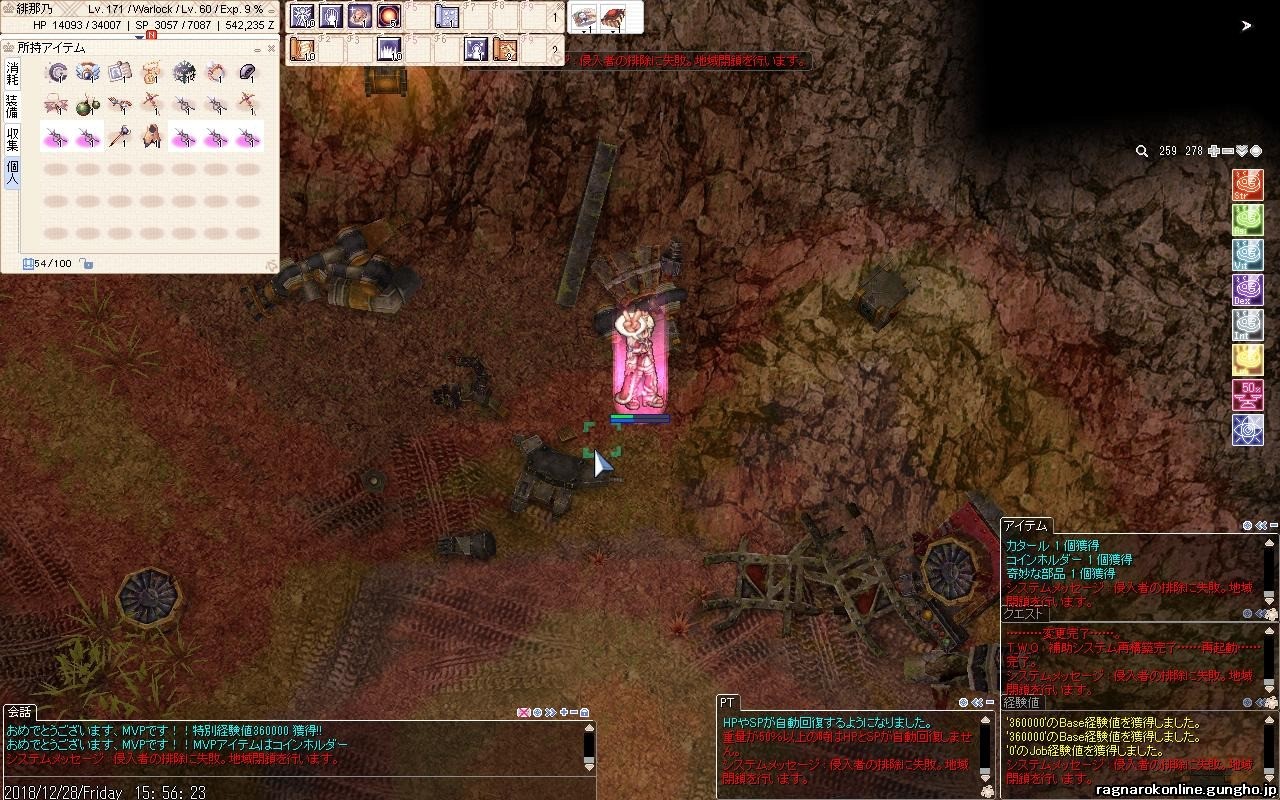
Task: Close the 所持アイテム inventory window
Action: click(x=271, y=48)
